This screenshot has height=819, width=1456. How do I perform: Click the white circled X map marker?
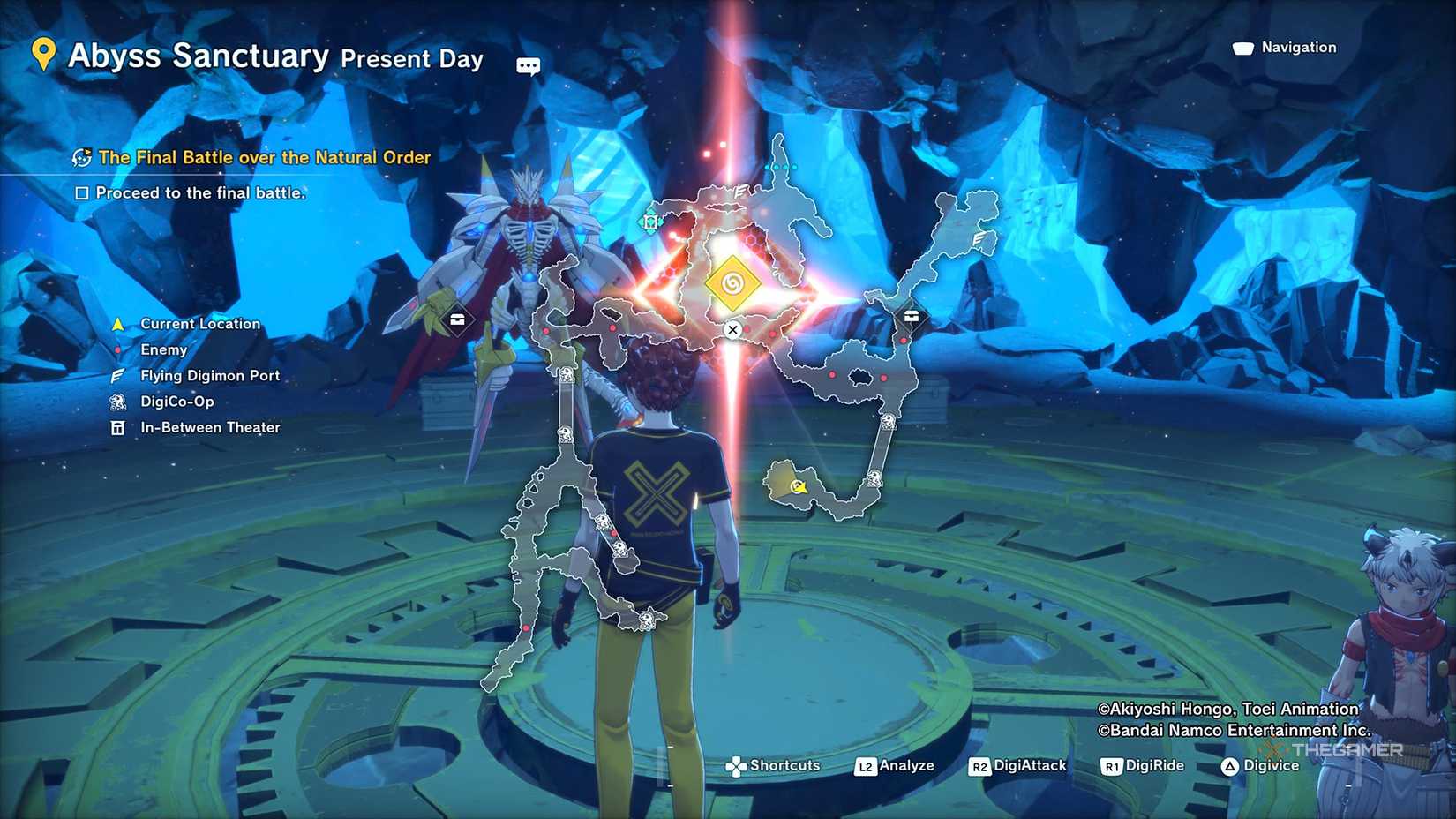[732, 330]
